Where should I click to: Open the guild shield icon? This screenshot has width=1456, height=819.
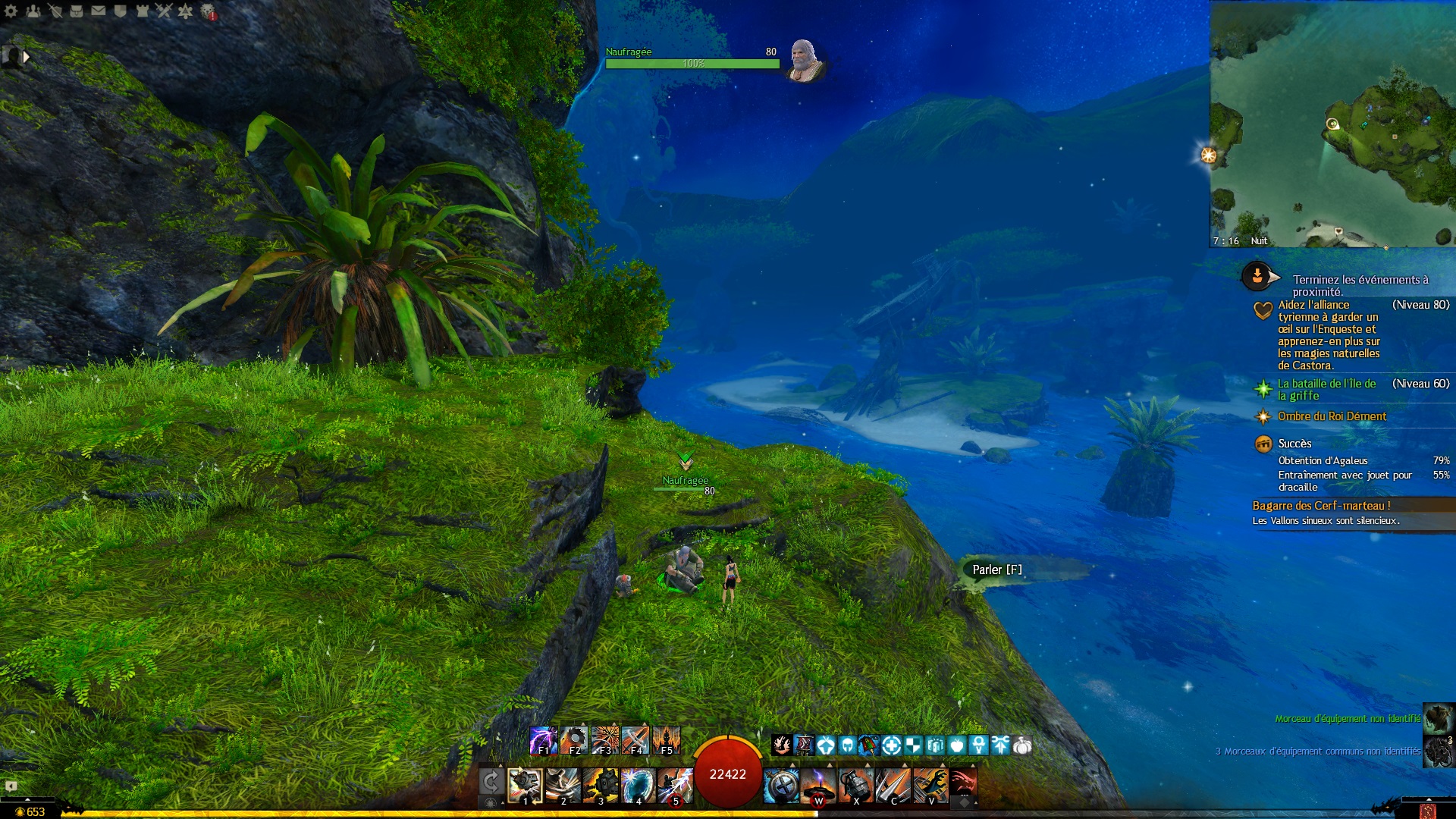tap(120, 11)
